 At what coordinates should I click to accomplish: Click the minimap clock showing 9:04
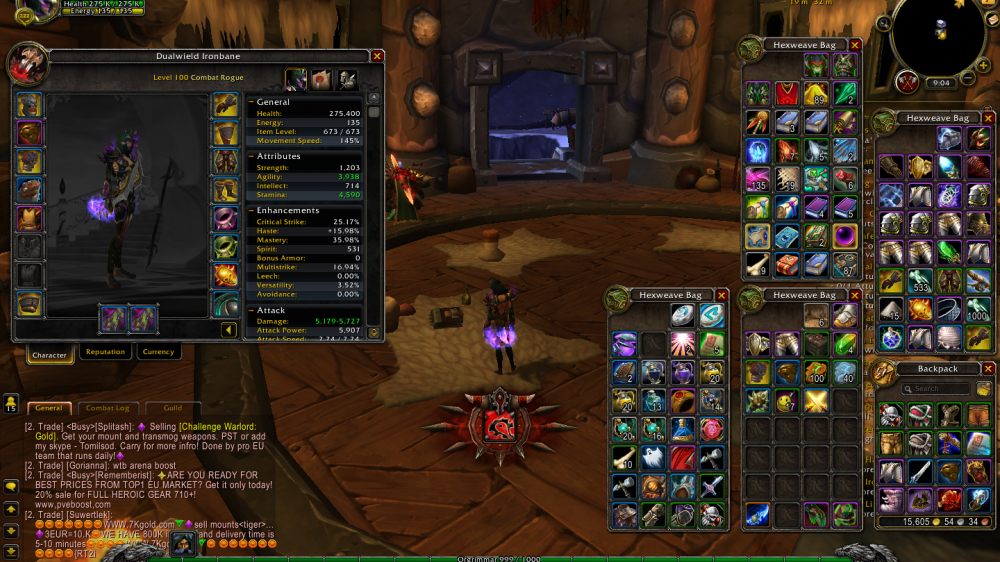[x=940, y=83]
